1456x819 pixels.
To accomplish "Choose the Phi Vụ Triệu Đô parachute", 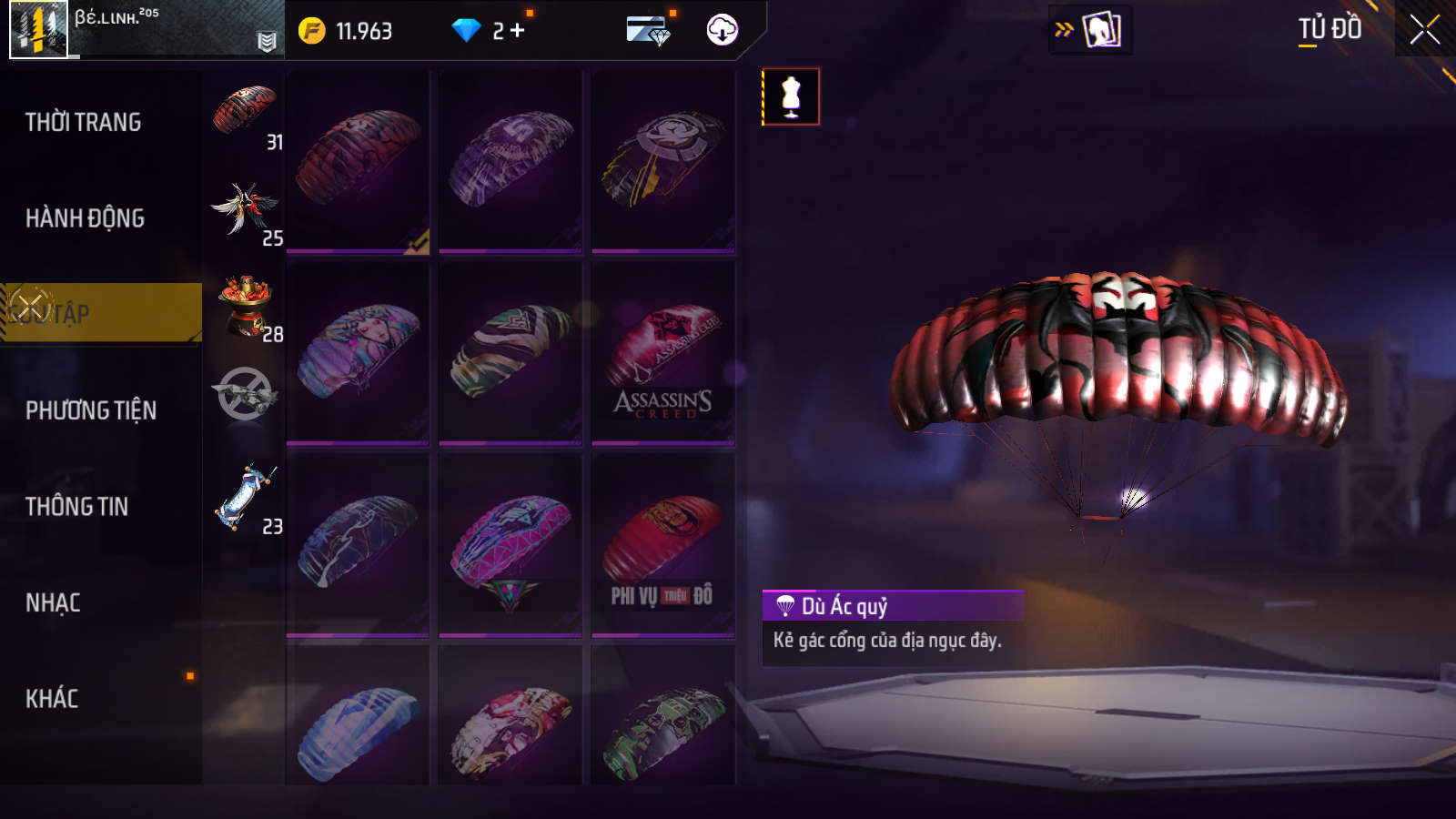I will tap(662, 544).
